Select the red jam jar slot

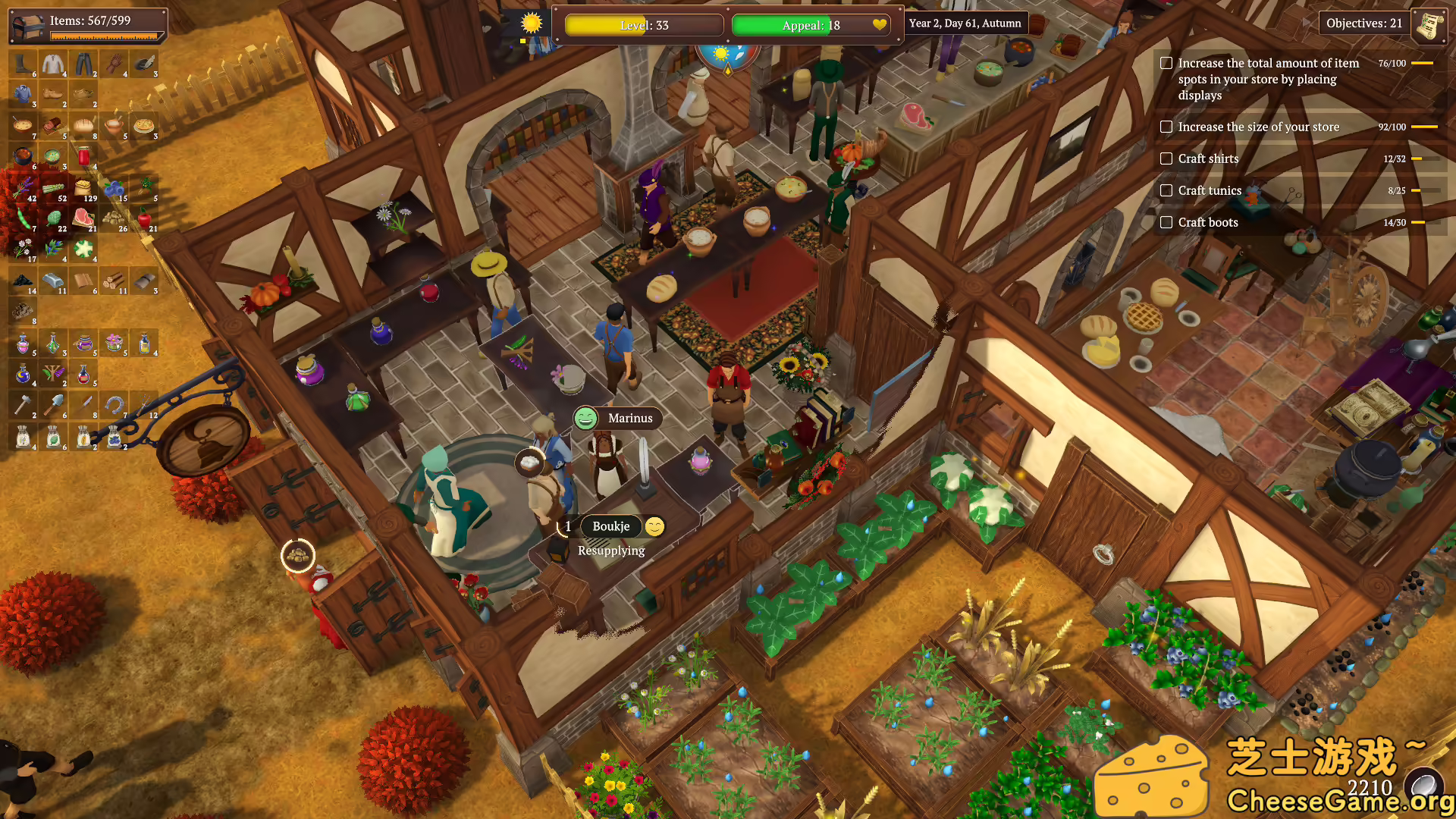coord(83,157)
